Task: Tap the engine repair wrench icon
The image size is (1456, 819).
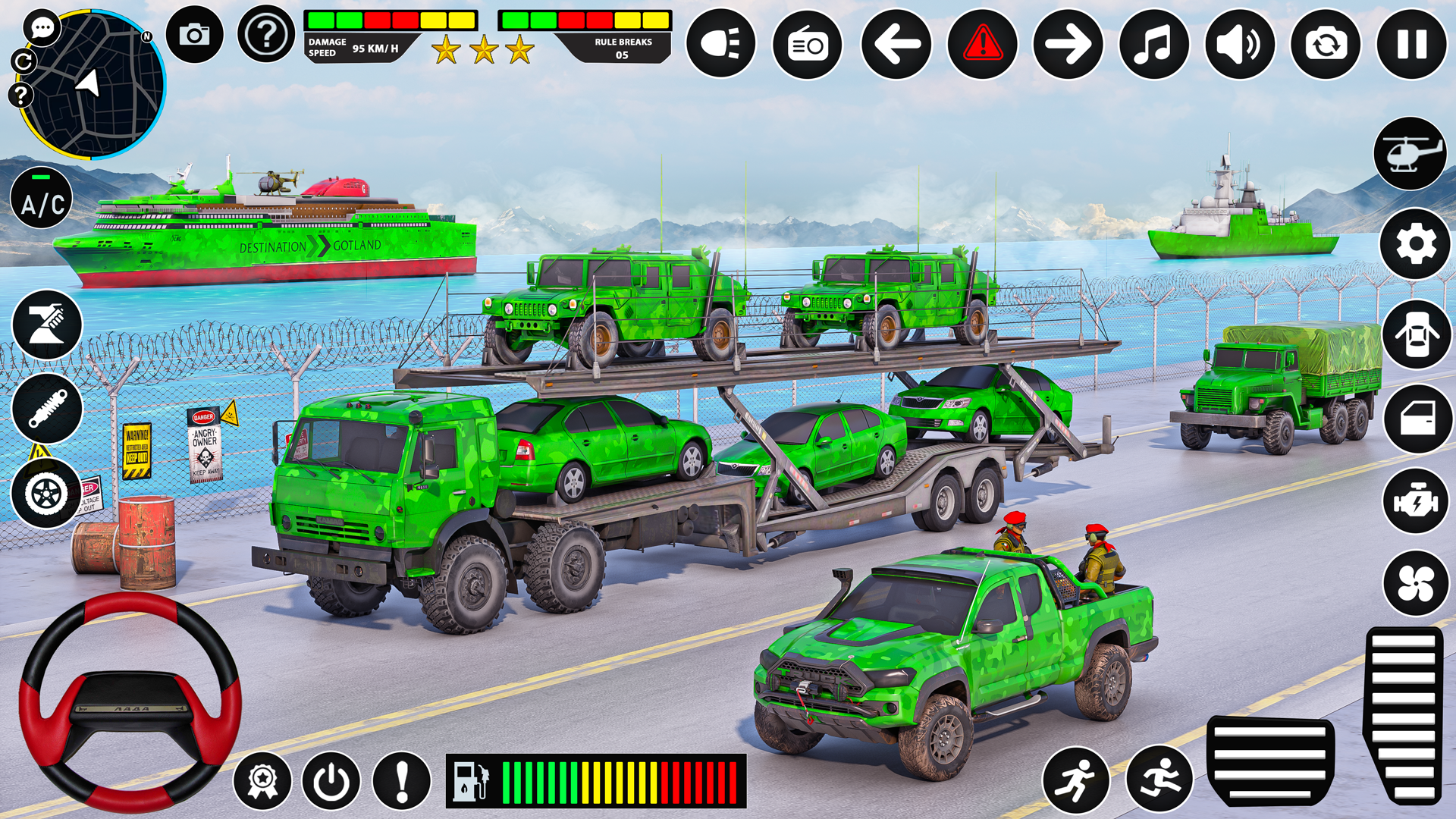Action: click(x=1415, y=499)
